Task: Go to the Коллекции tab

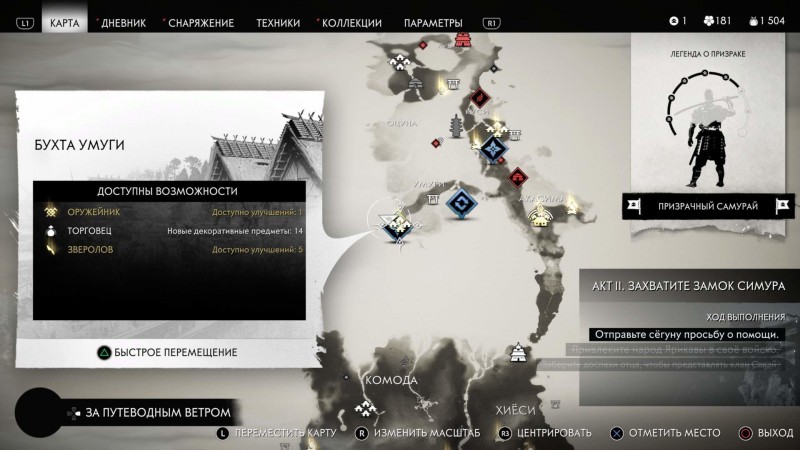Action: tap(351, 22)
